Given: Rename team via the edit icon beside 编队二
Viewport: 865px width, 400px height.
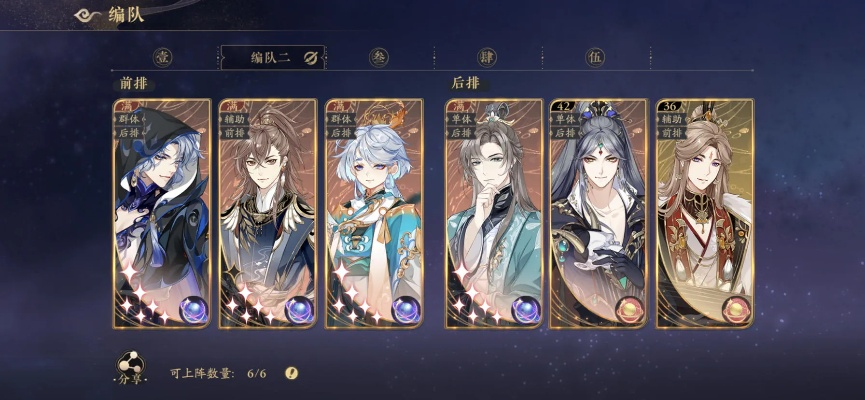Looking at the screenshot, I should click(309, 57).
